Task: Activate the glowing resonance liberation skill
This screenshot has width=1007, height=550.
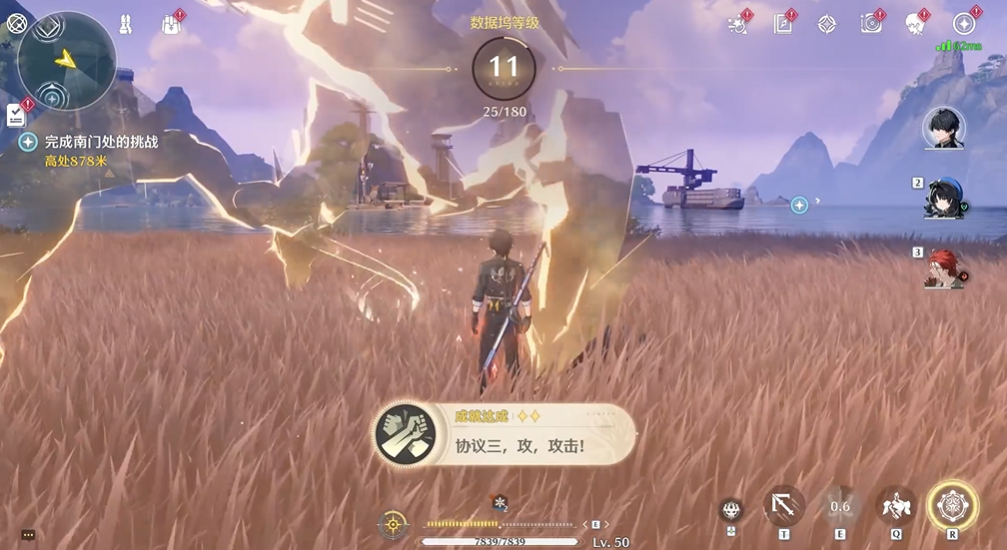Action: tap(952, 506)
